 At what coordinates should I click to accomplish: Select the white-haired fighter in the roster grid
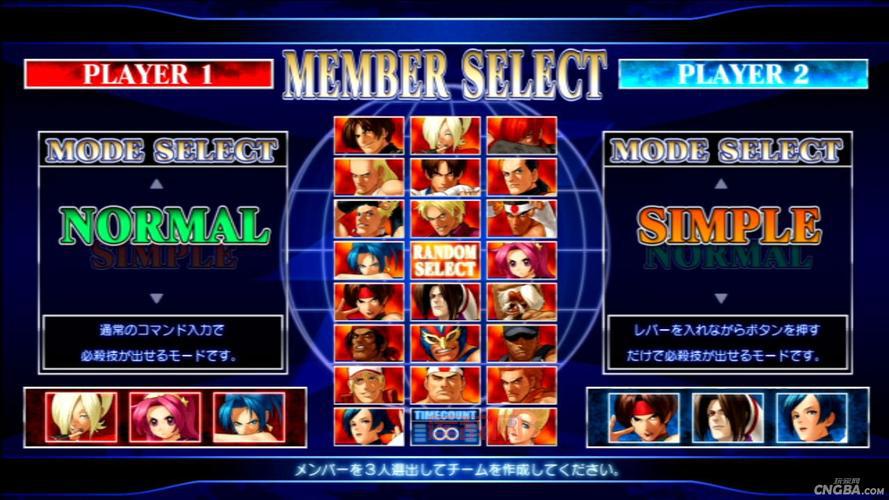tap(445, 135)
